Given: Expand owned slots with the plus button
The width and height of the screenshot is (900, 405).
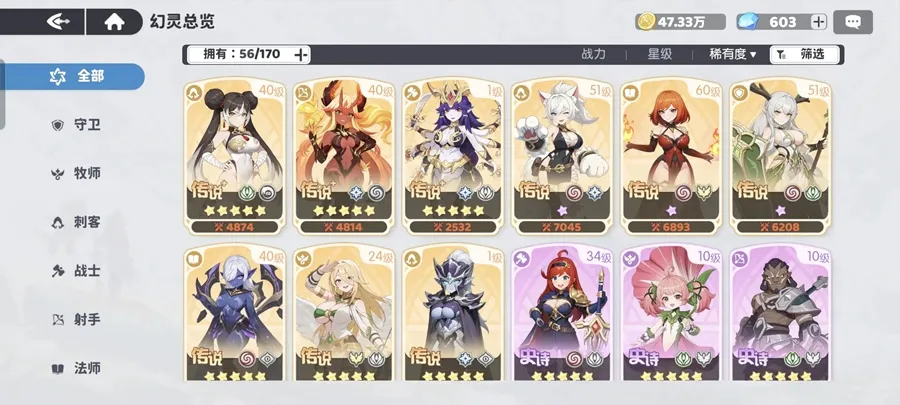Looking at the screenshot, I should (x=301, y=54).
